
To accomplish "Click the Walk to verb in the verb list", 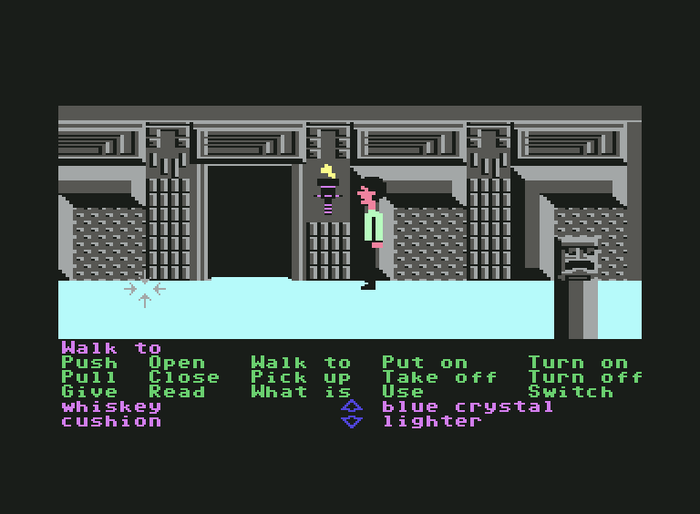I will click(x=301, y=363).
